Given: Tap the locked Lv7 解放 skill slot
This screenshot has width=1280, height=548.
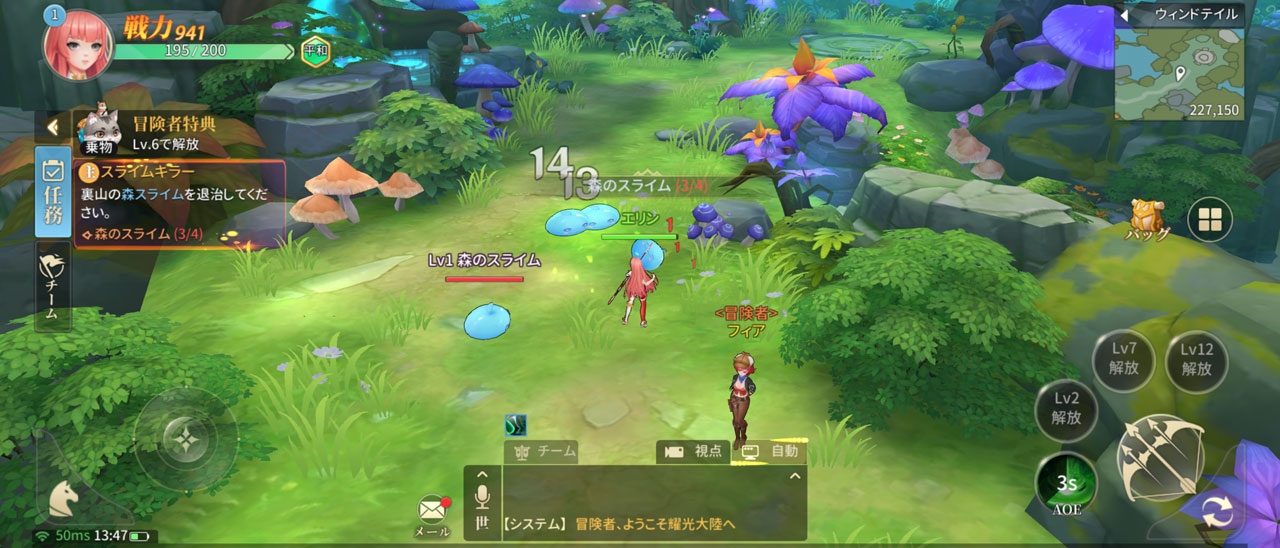Looking at the screenshot, I should pyautogui.click(x=1124, y=358).
